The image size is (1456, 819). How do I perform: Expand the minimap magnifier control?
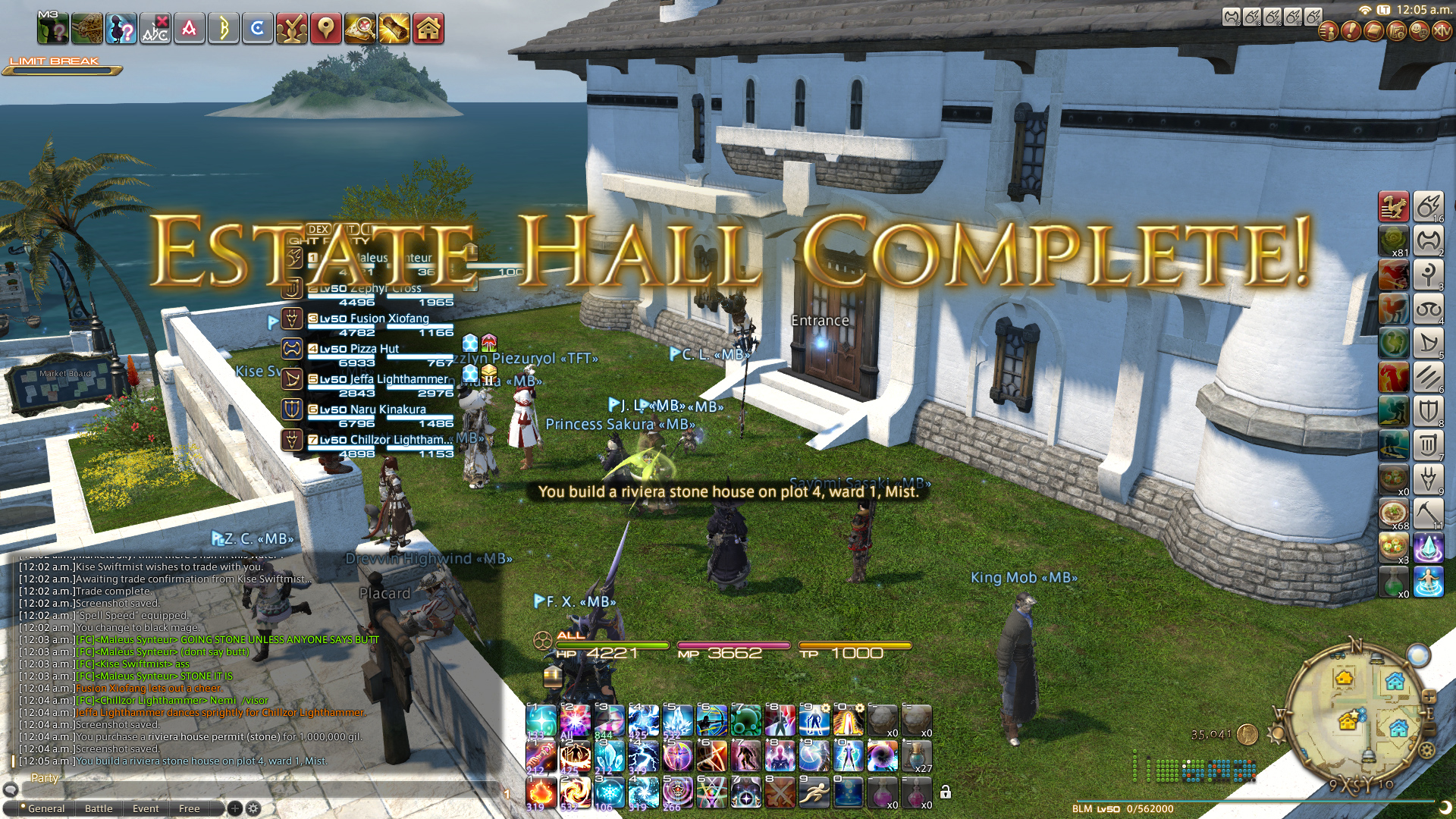1429,697
